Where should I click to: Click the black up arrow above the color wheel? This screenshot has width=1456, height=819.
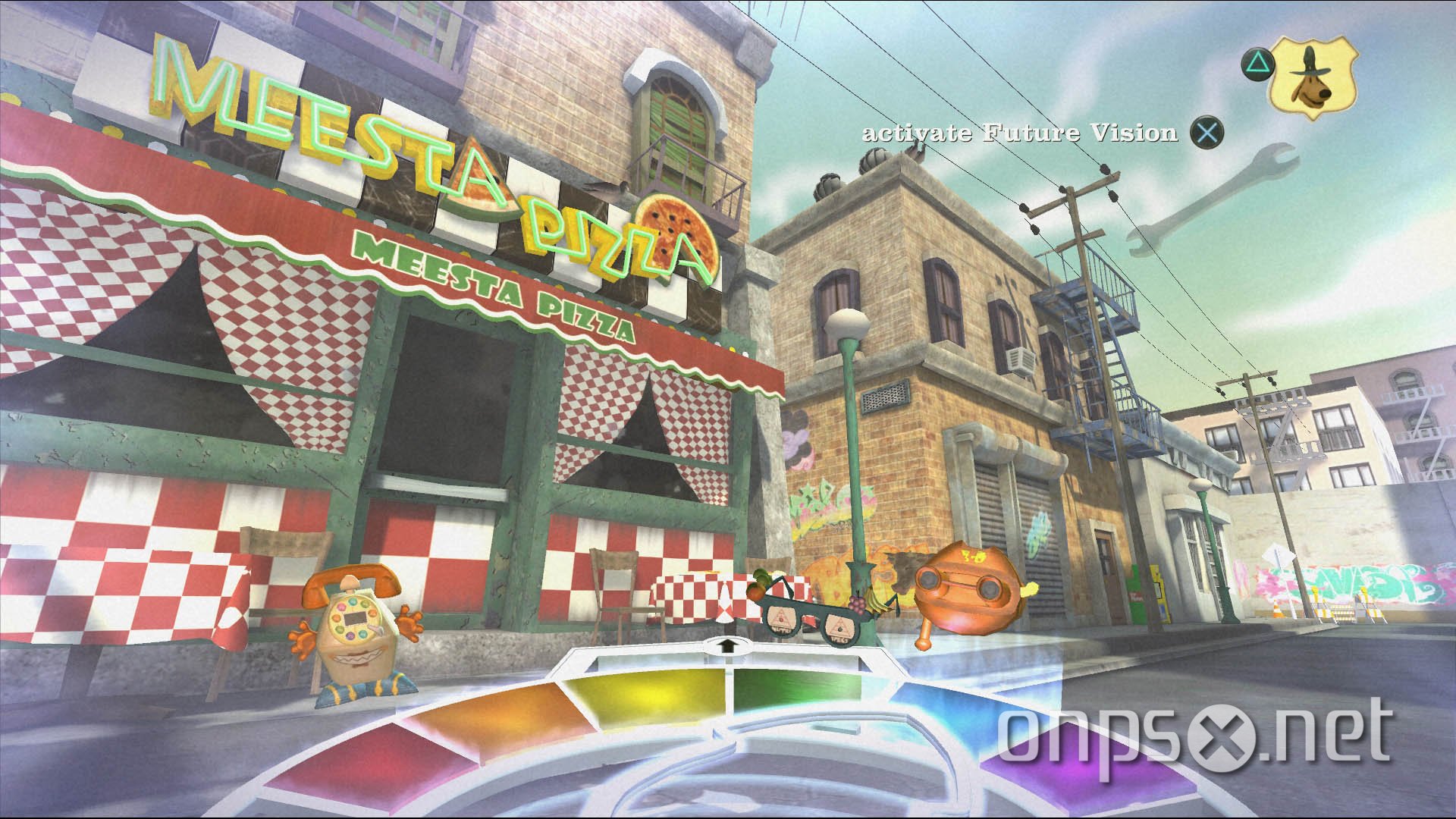729,645
